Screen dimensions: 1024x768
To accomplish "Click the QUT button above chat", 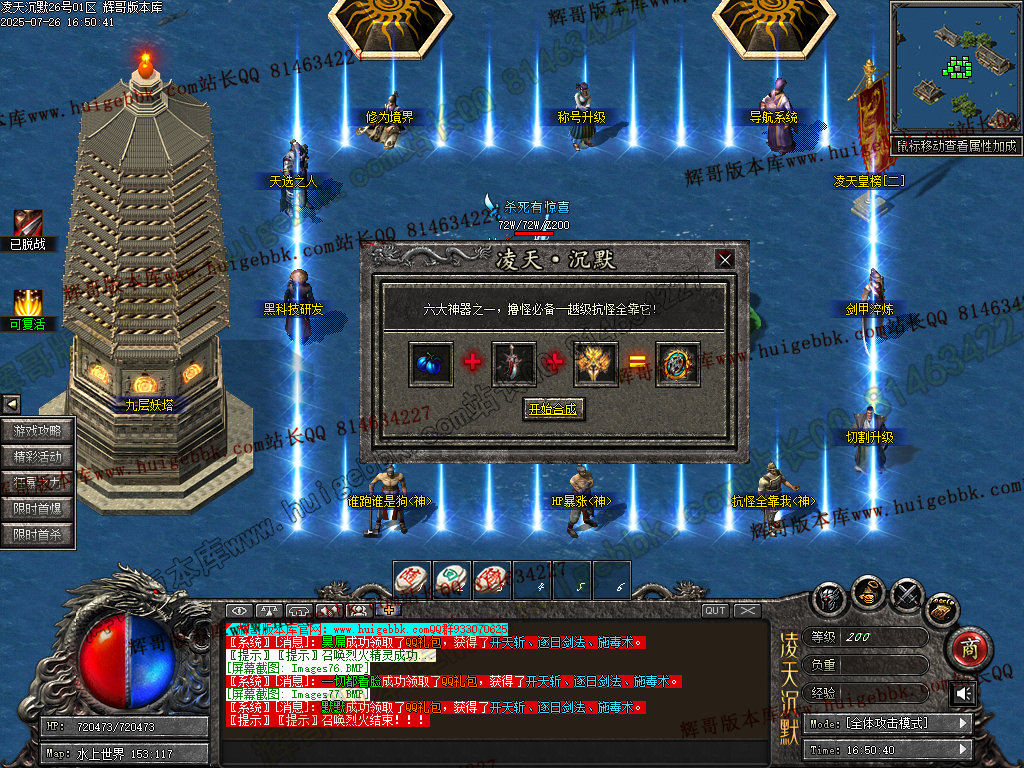I will pos(715,611).
